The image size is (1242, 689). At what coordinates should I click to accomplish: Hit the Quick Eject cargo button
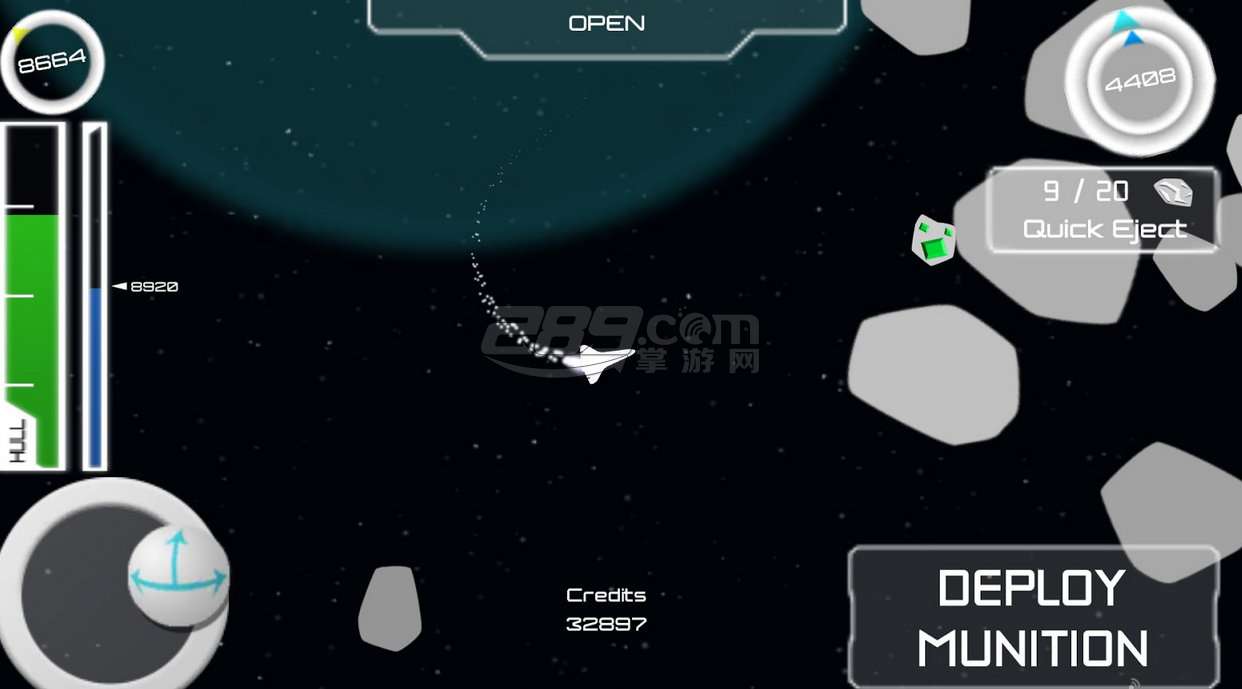[x=1103, y=210]
